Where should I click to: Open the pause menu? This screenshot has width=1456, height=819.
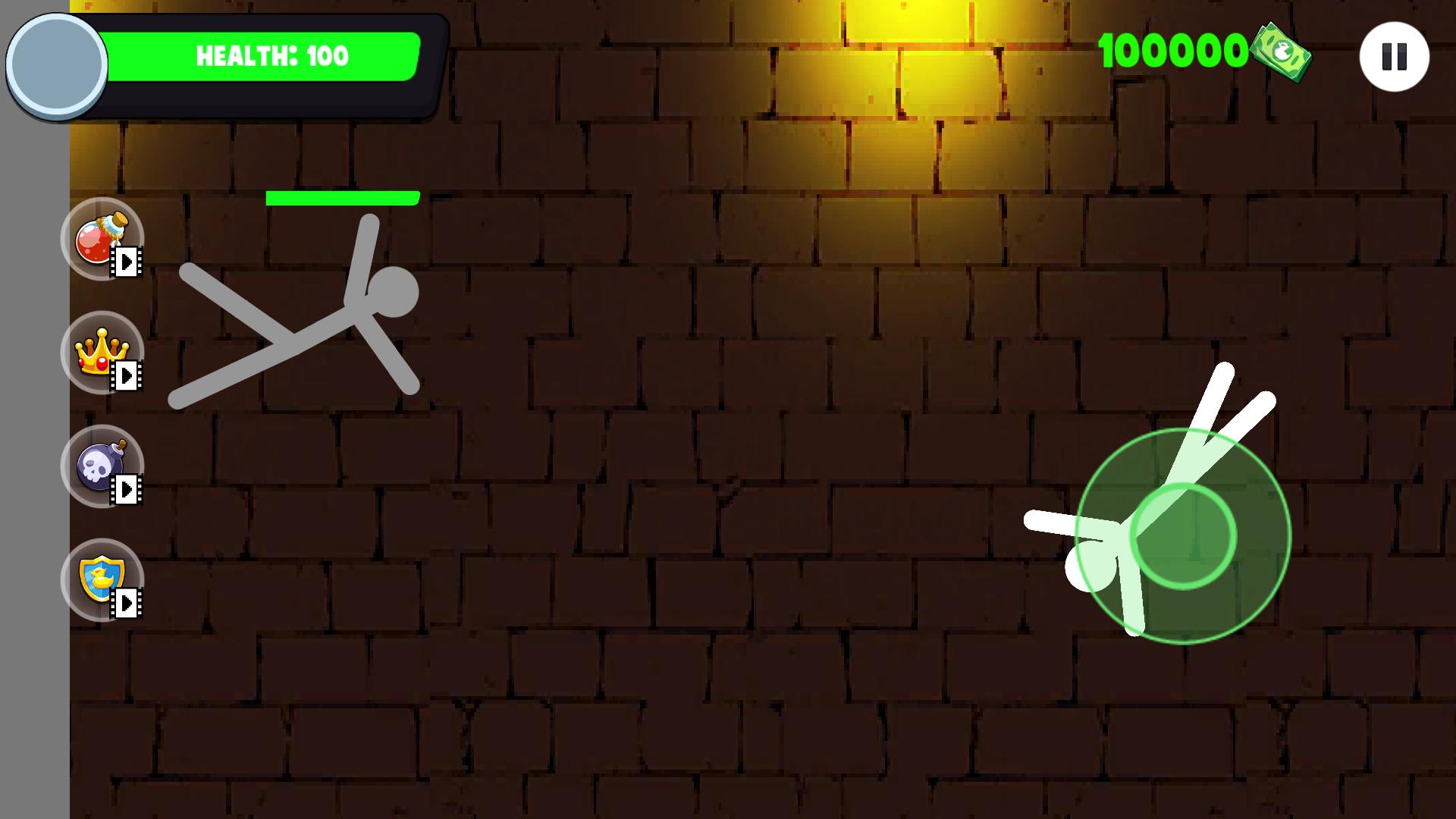pyautogui.click(x=1394, y=55)
